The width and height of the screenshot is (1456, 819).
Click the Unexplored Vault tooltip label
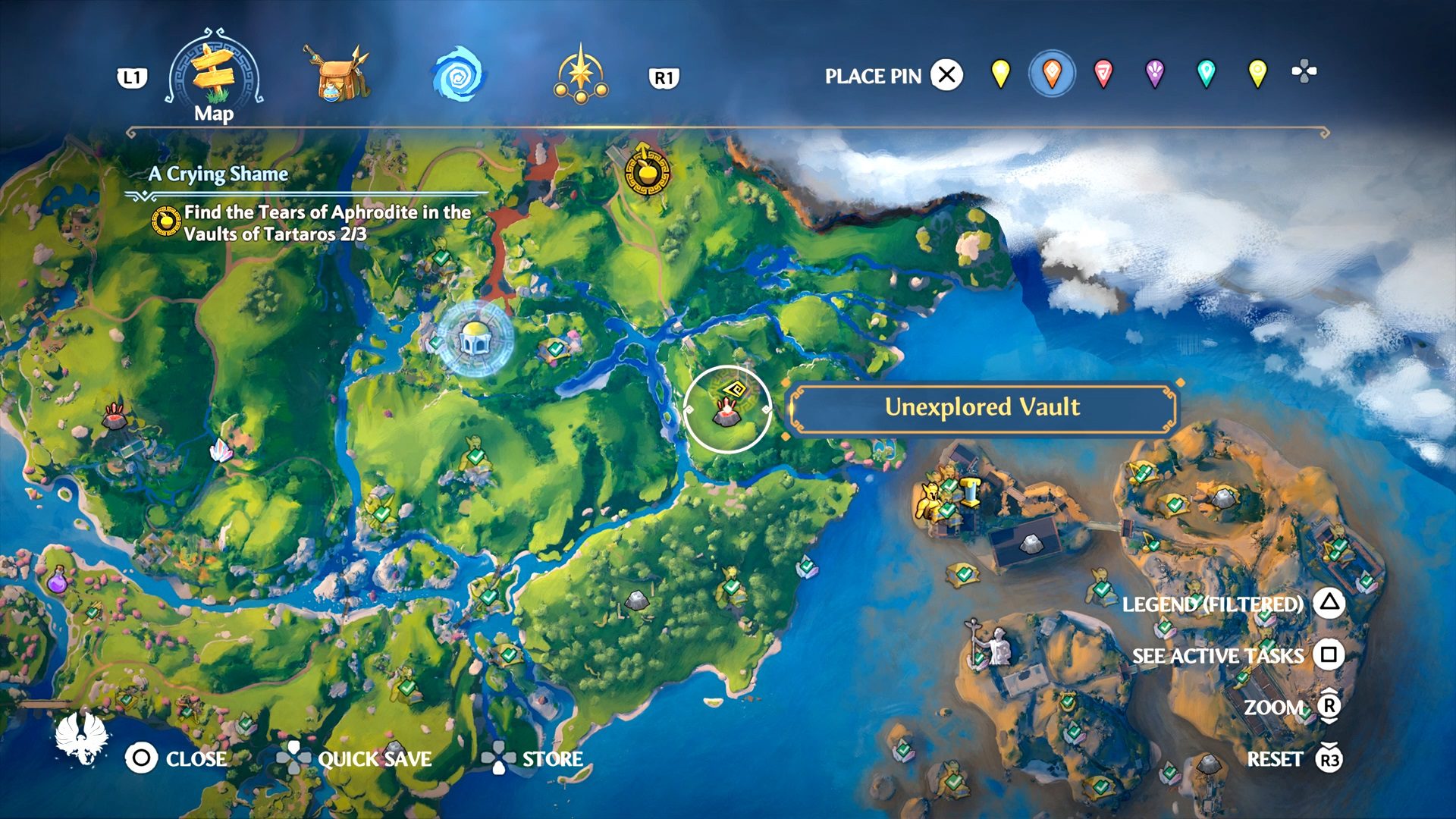click(x=982, y=407)
